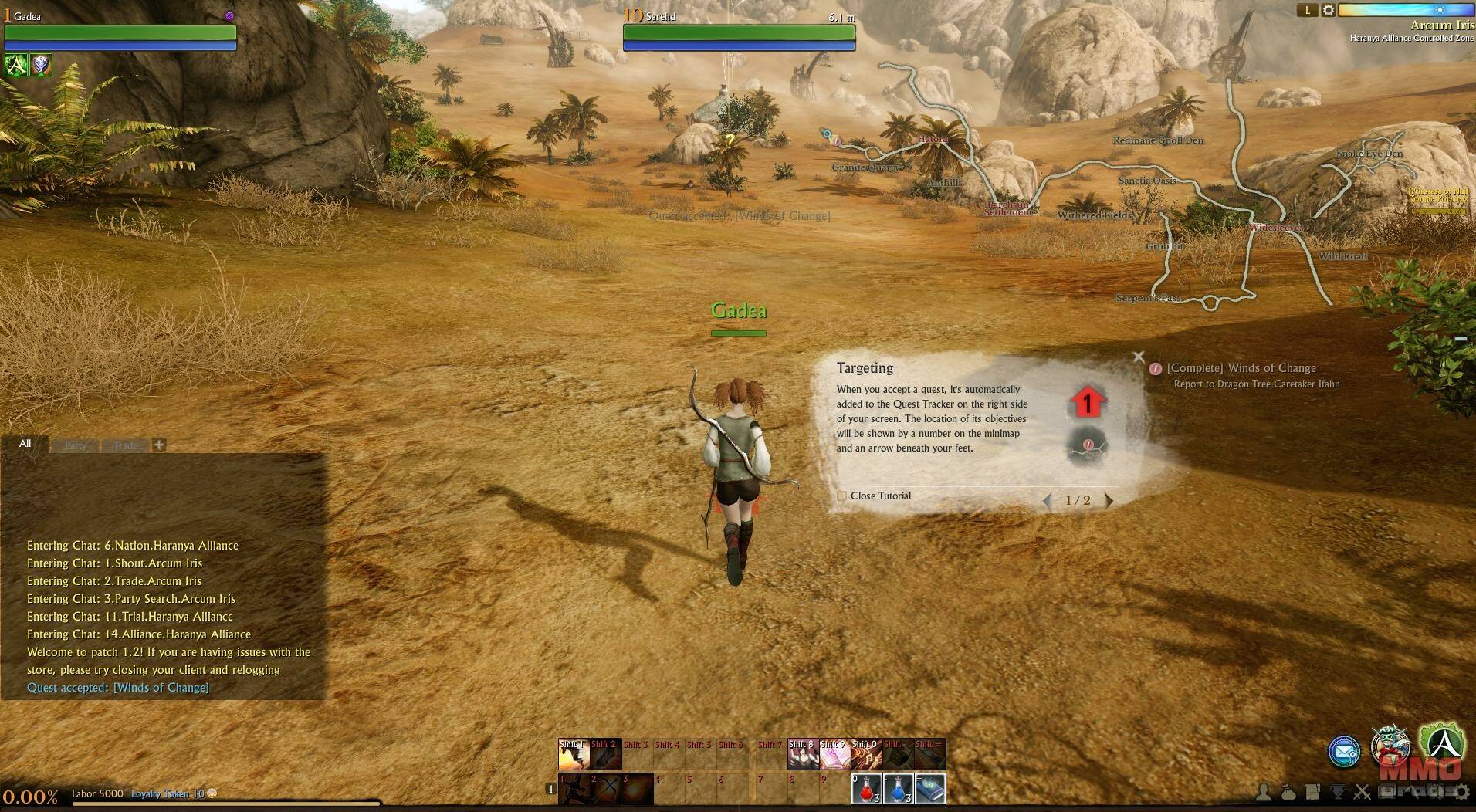Use the red health potion slot

[x=866, y=789]
